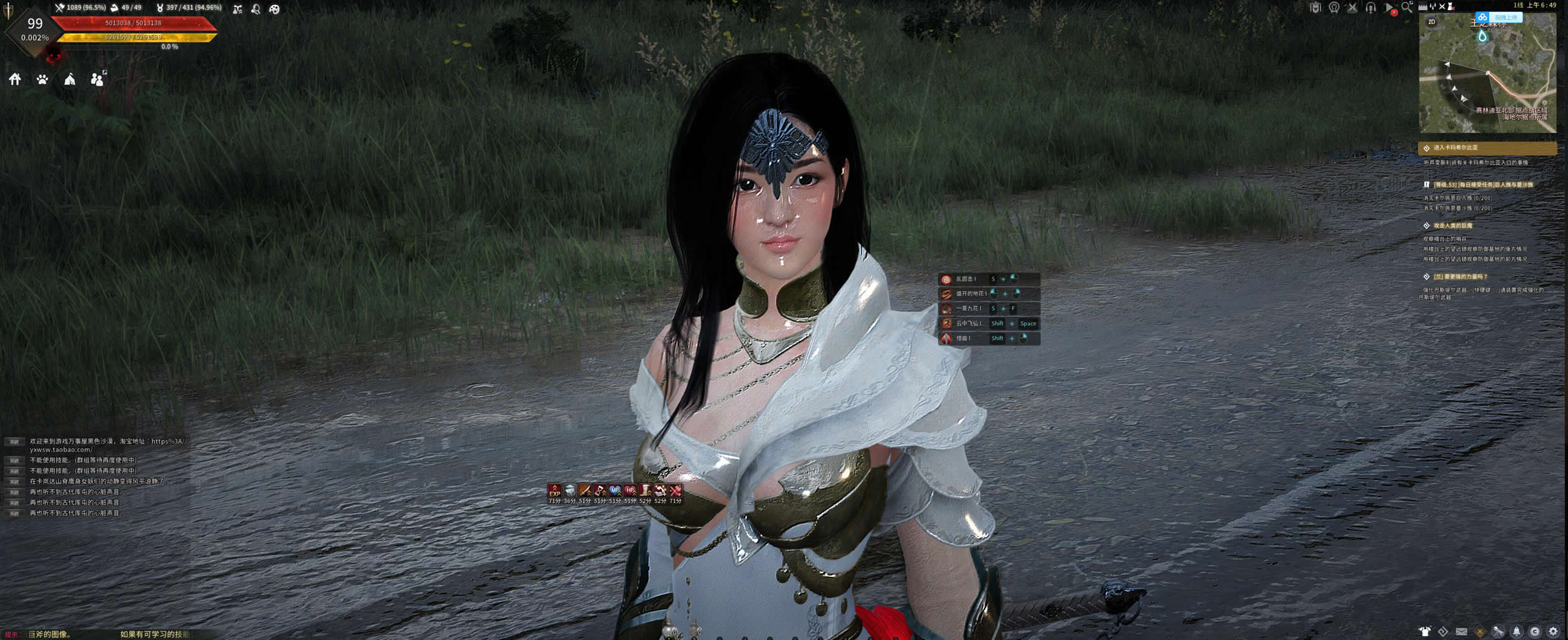This screenshot has height=640, width=1568.
Task: Click the color palette icon
Action: pos(274,9)
